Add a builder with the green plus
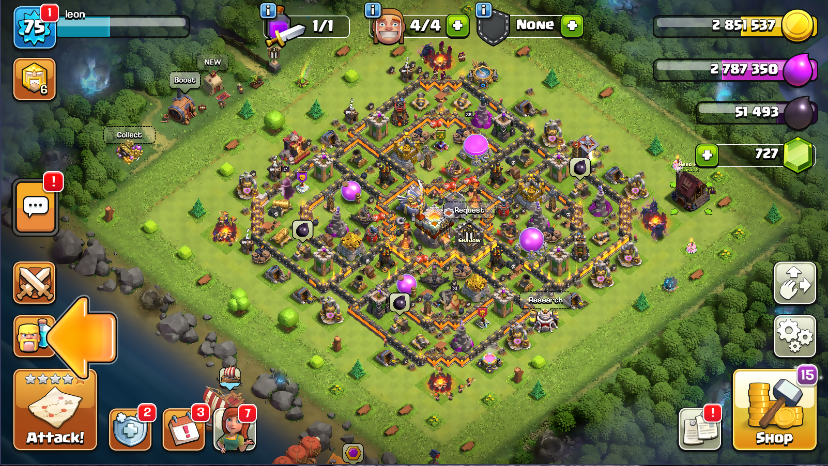 click(x=457, y=25)
